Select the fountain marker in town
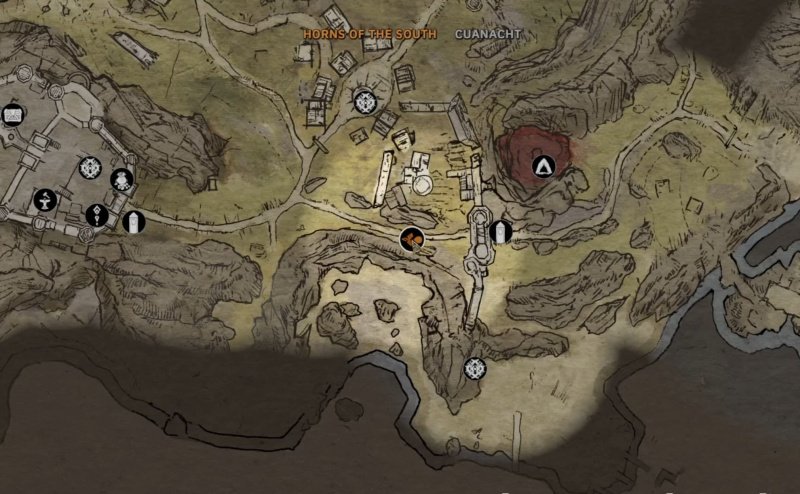The width and height of the screenshot is (800, 494). [45, 200]
